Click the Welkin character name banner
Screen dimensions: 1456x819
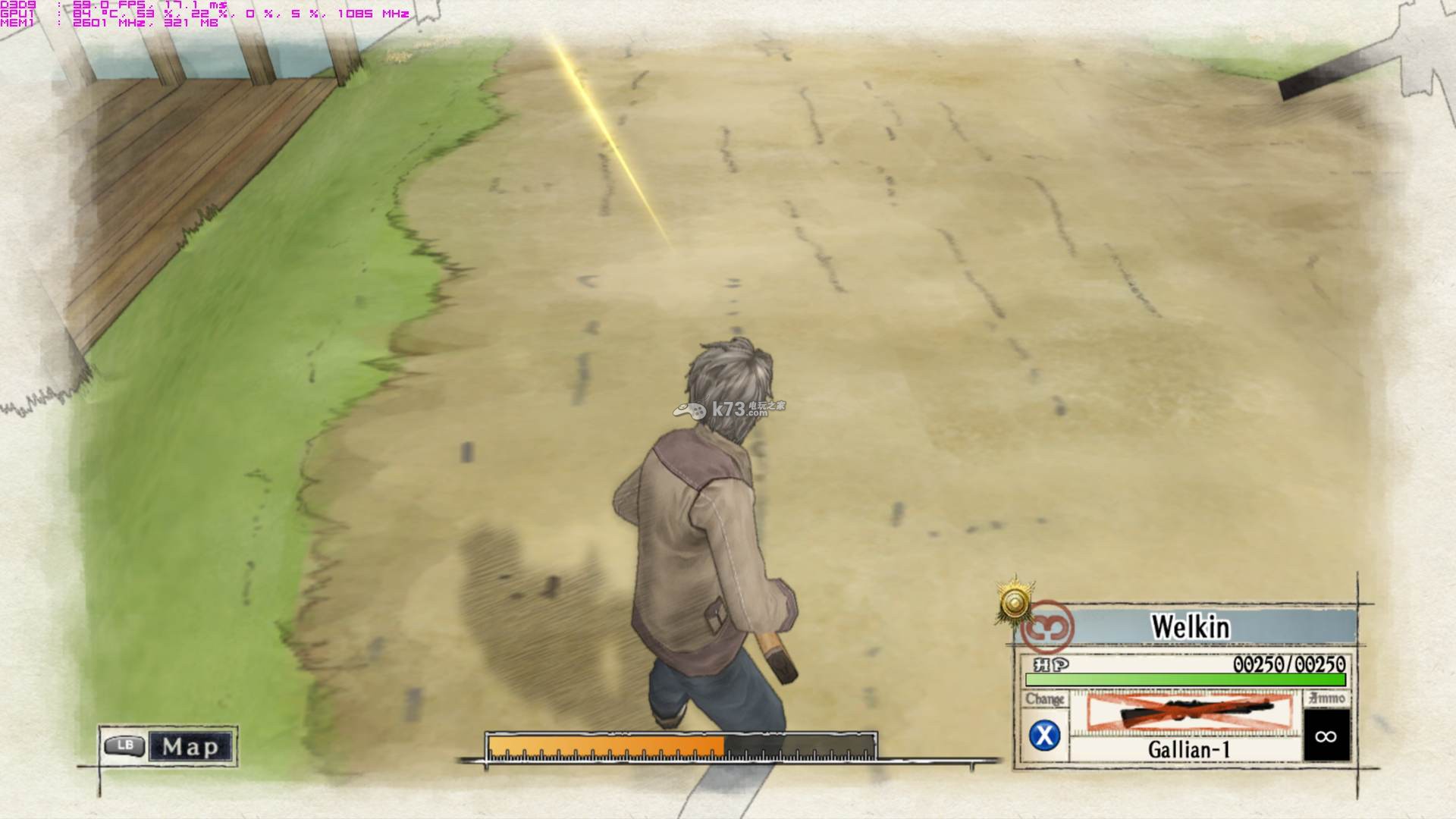click(1190, 627)
